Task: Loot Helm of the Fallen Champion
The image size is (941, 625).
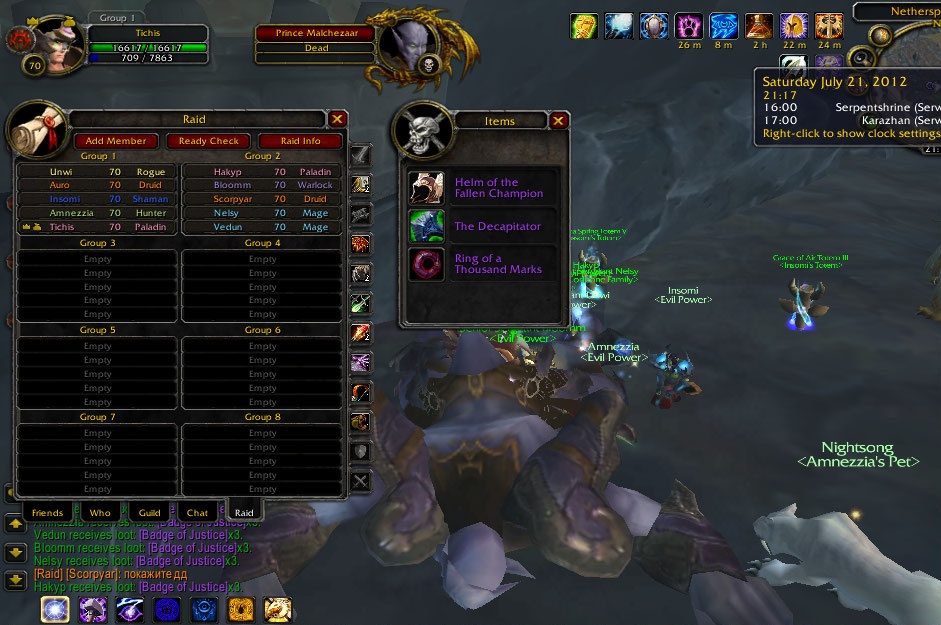Action: (484, 188)
